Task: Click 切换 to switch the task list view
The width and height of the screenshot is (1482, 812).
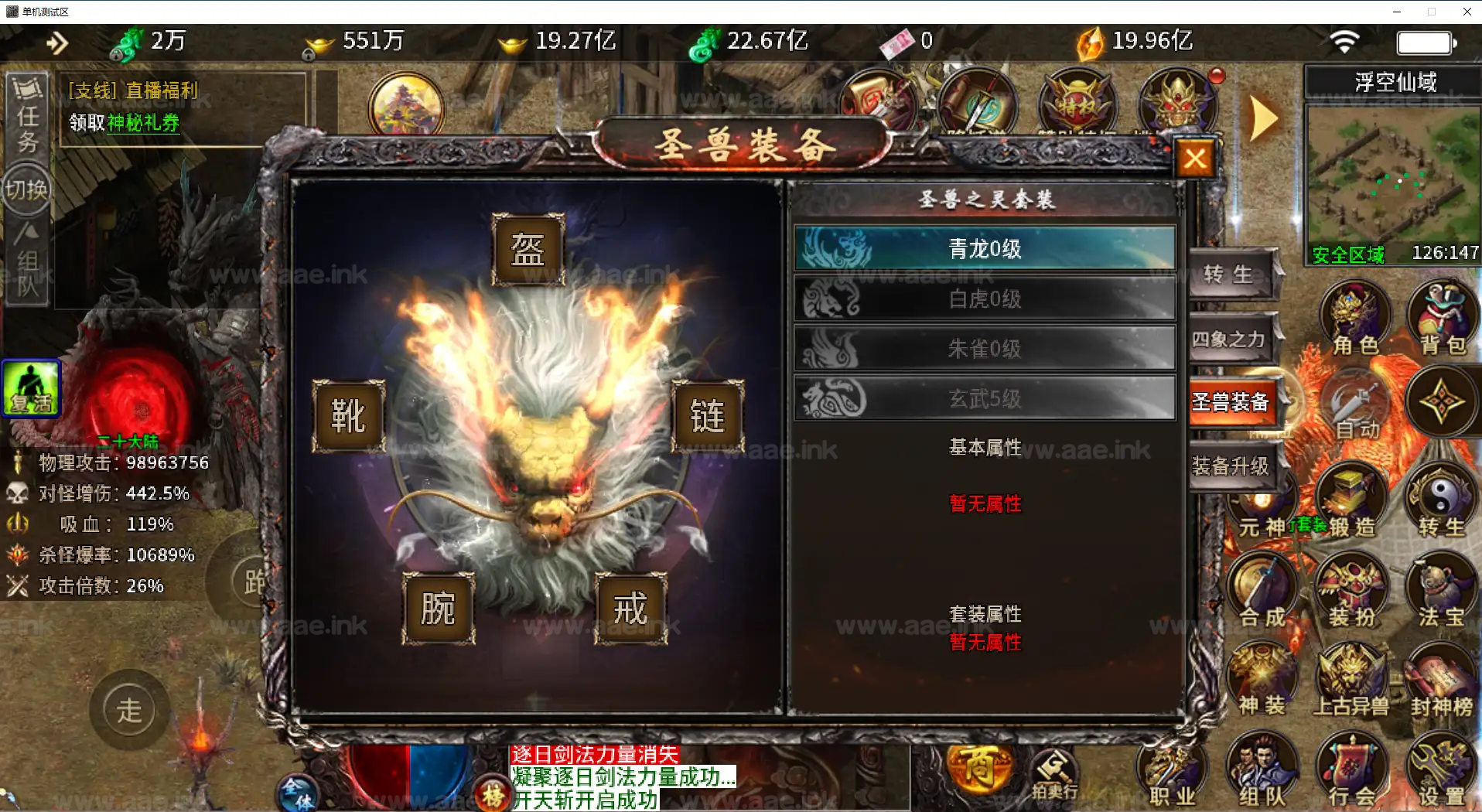Action: point(26,189)
